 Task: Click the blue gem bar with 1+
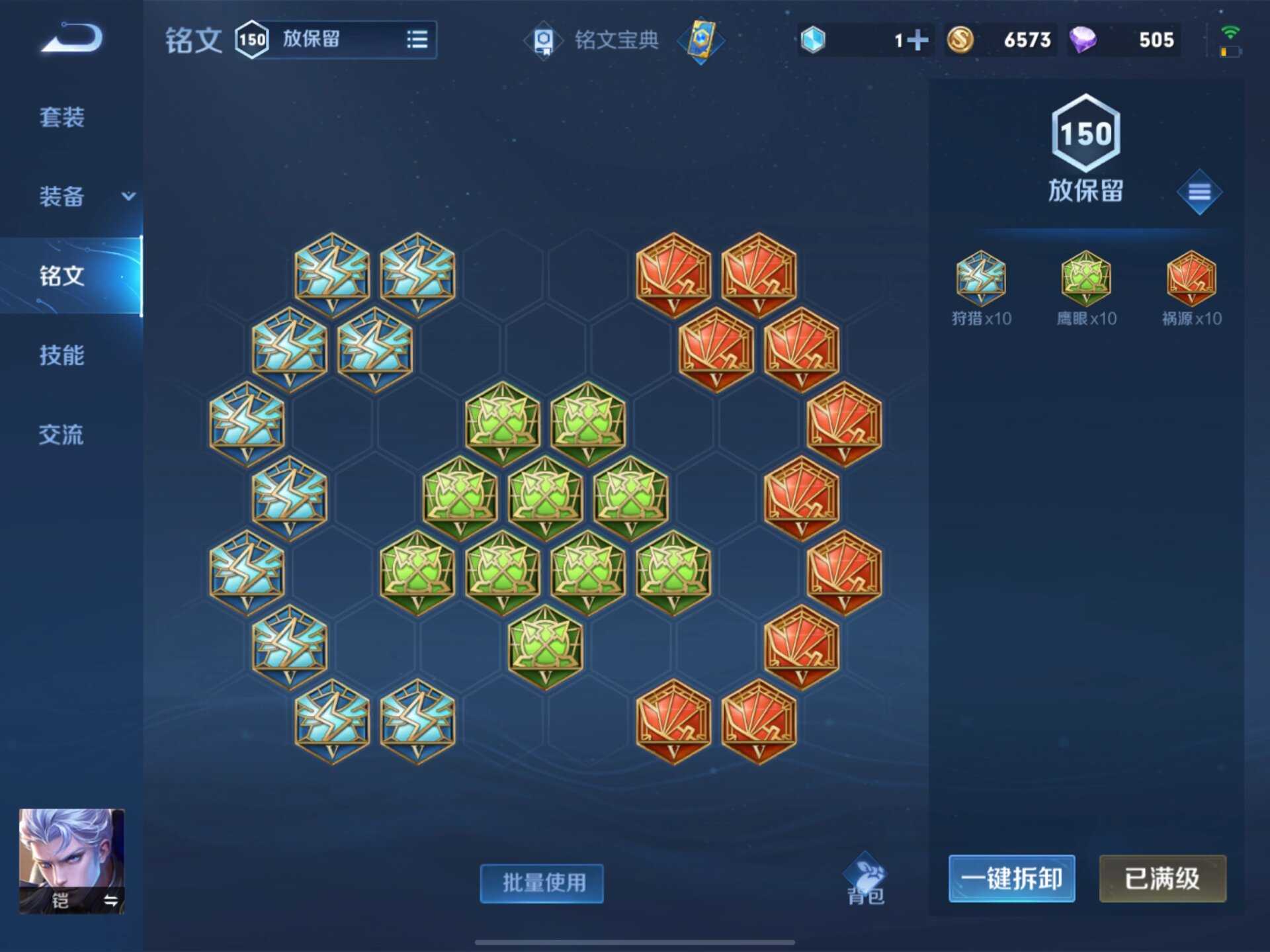[x=860, y=40]
